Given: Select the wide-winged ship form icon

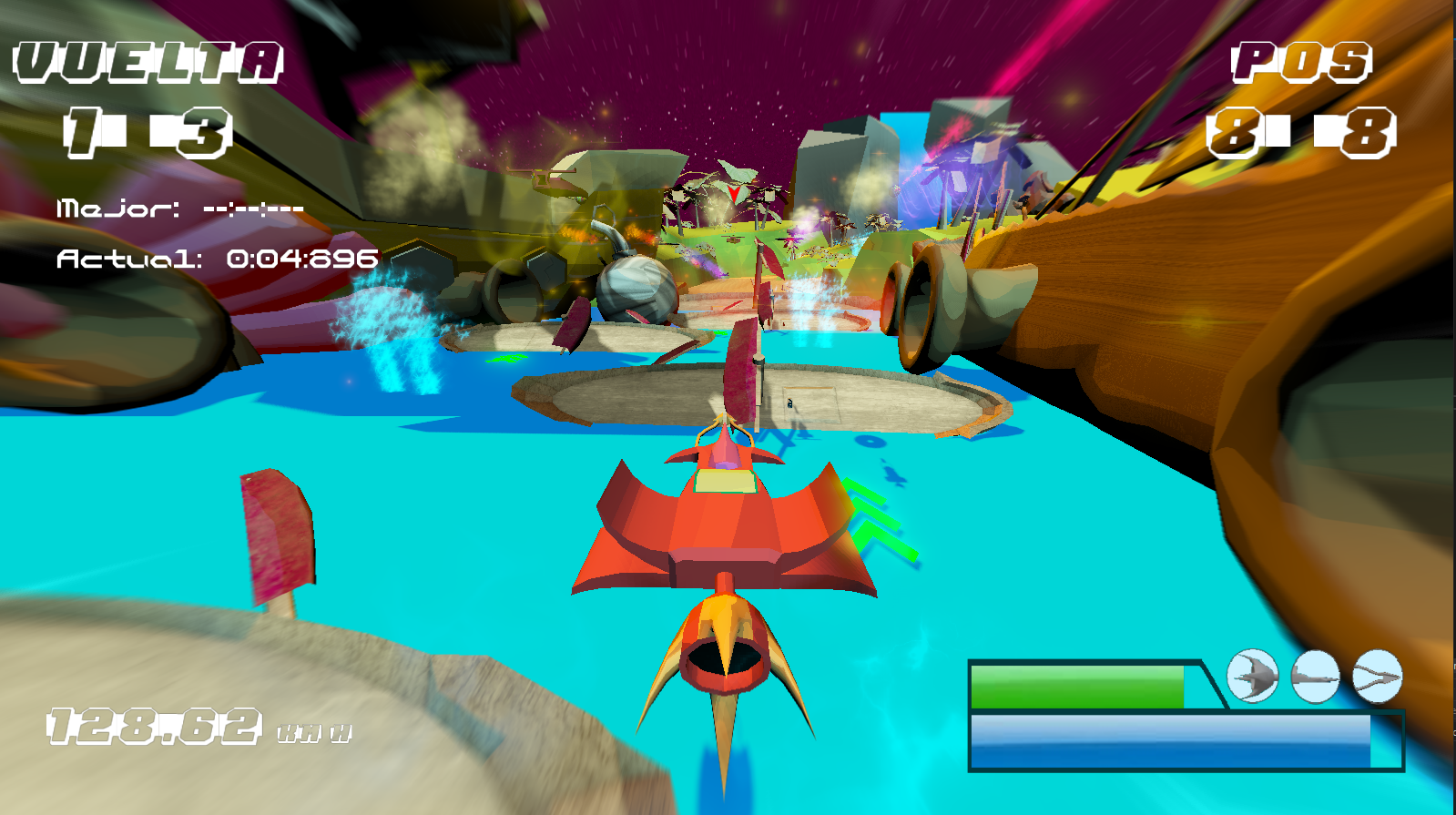Looking at the screenshot, I should (x=1252, y=677).
